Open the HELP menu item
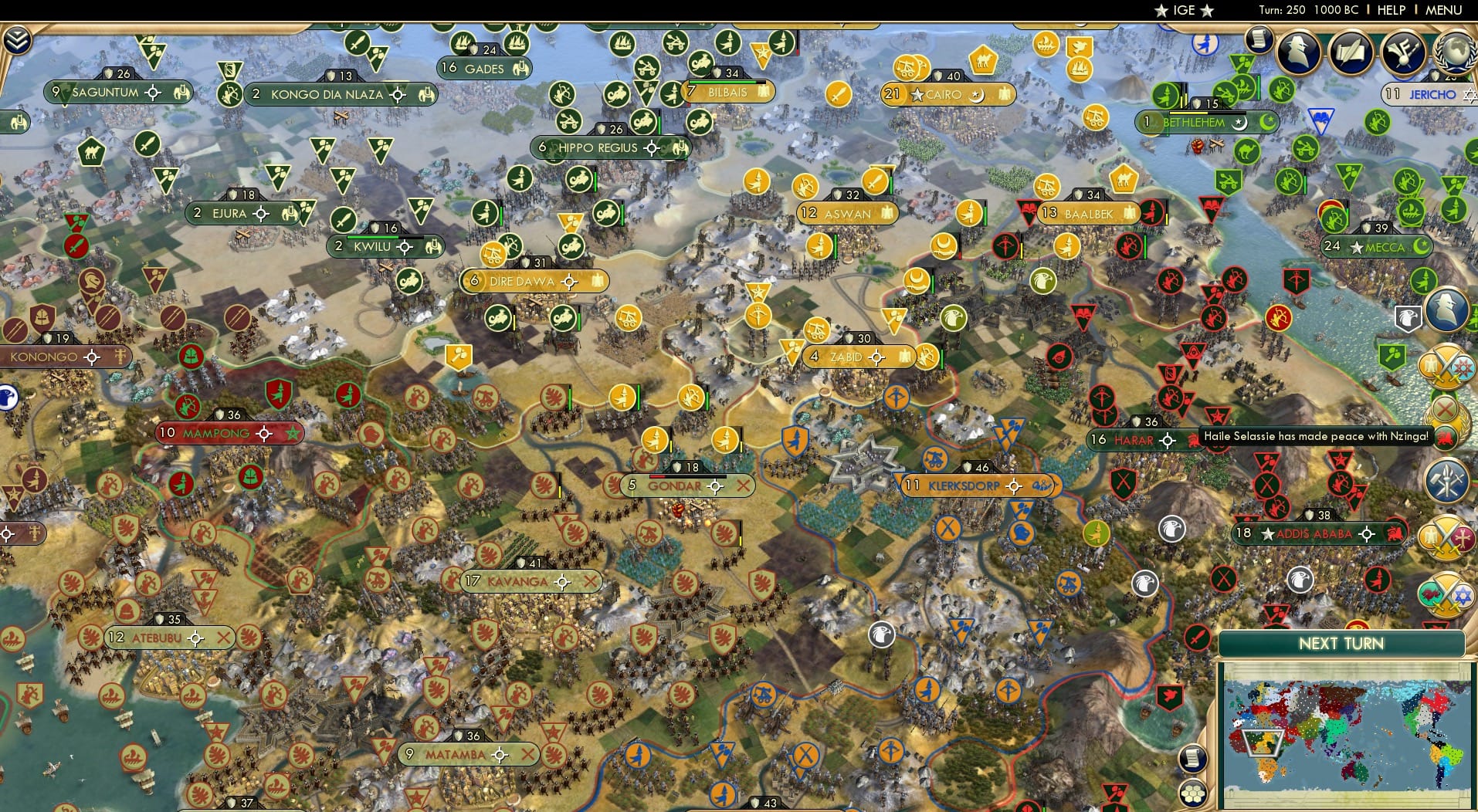 [1390, 10]
